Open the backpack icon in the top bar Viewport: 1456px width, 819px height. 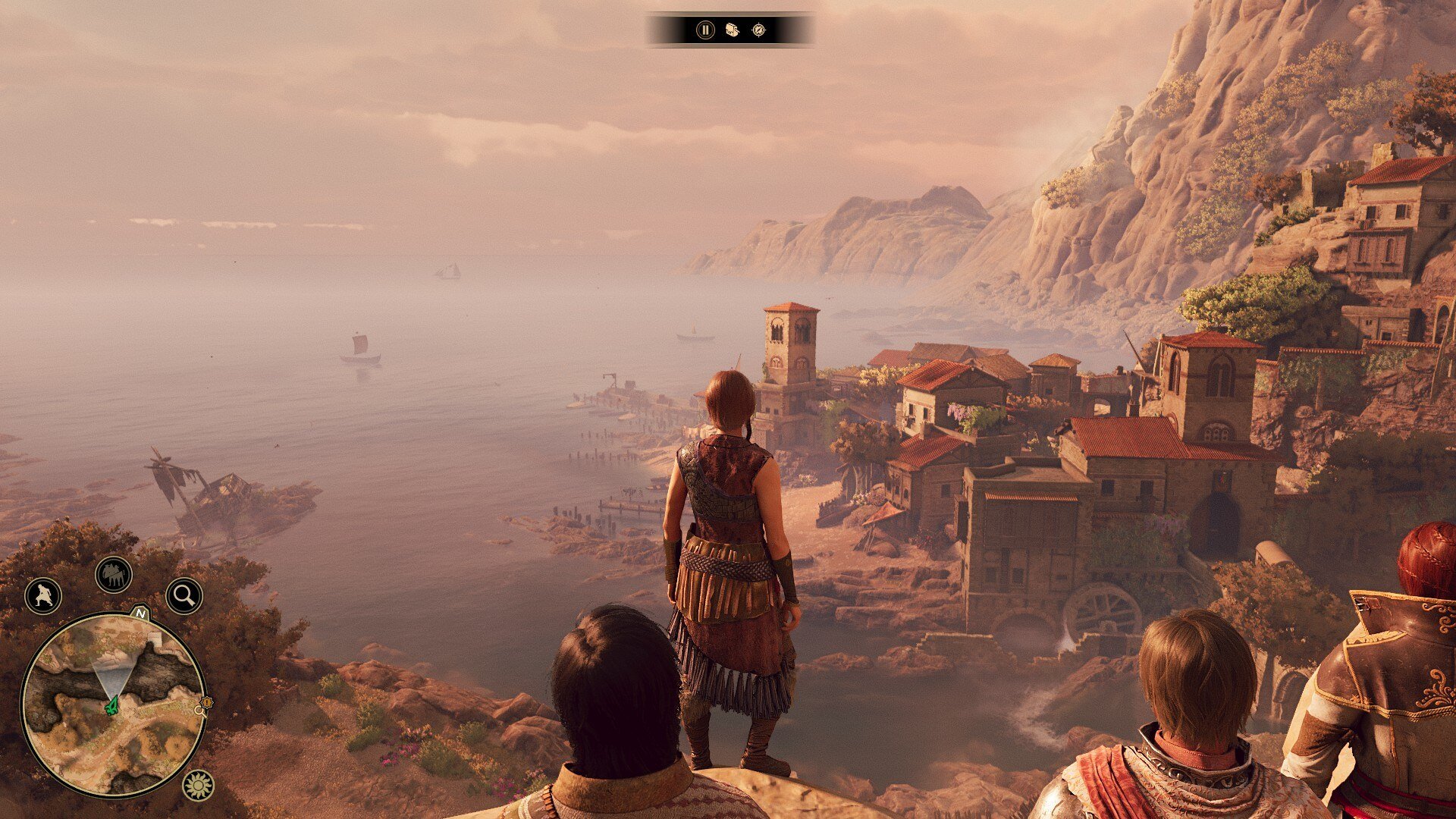pos(732,30)
